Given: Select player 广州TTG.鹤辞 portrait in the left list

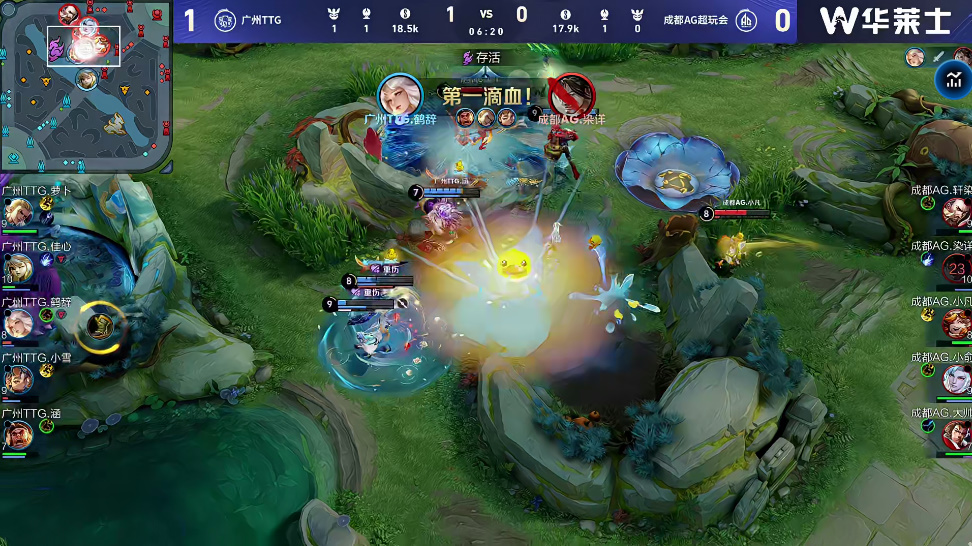Looking at the screenshot, I should pos(18,323).
